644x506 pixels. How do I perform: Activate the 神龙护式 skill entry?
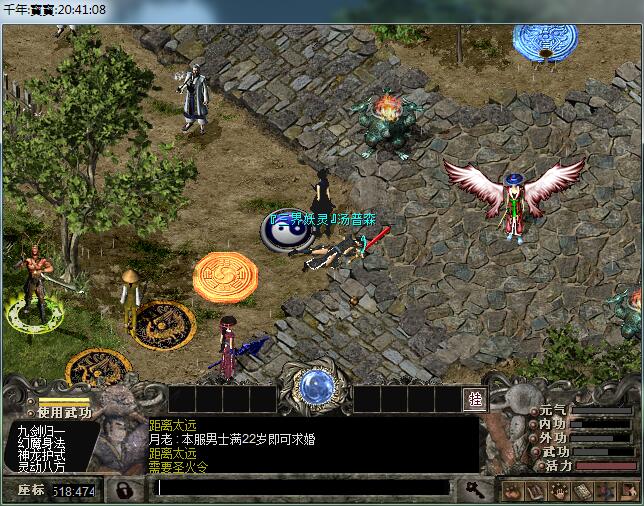pos(41,455)
